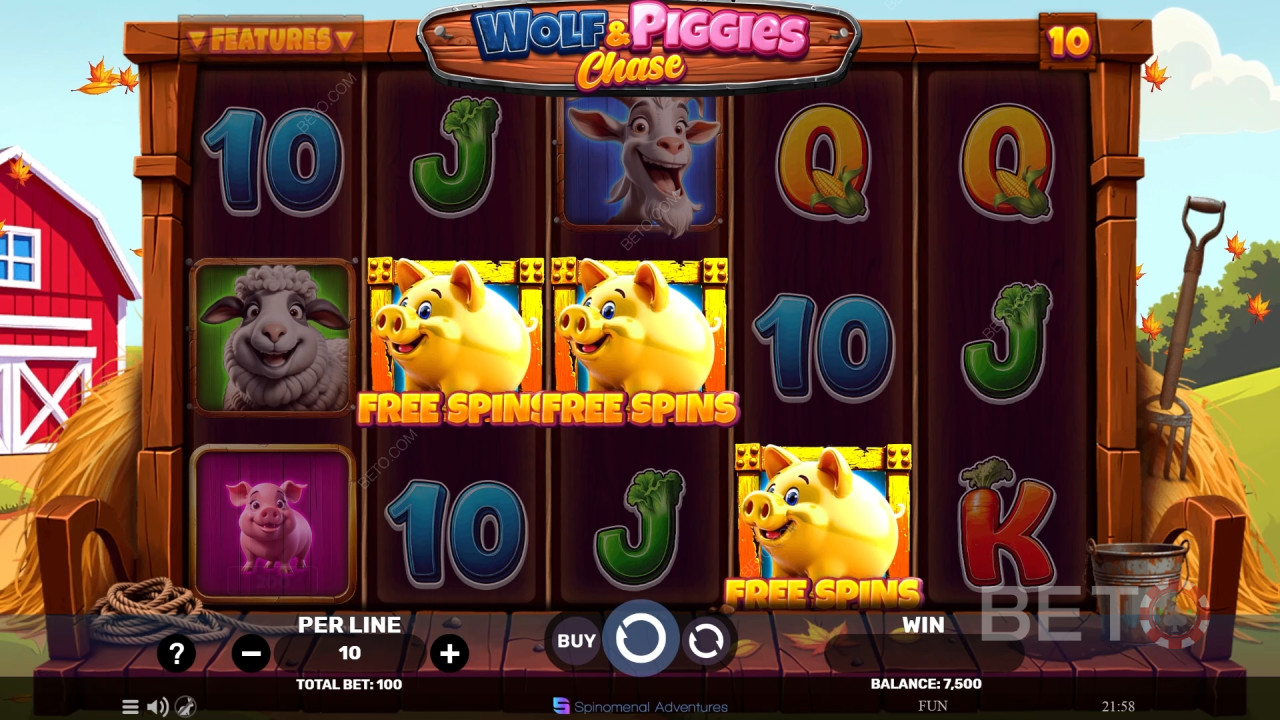
Task: Click the '10' multiplier badge top right
Action: tap(1066, 42)
